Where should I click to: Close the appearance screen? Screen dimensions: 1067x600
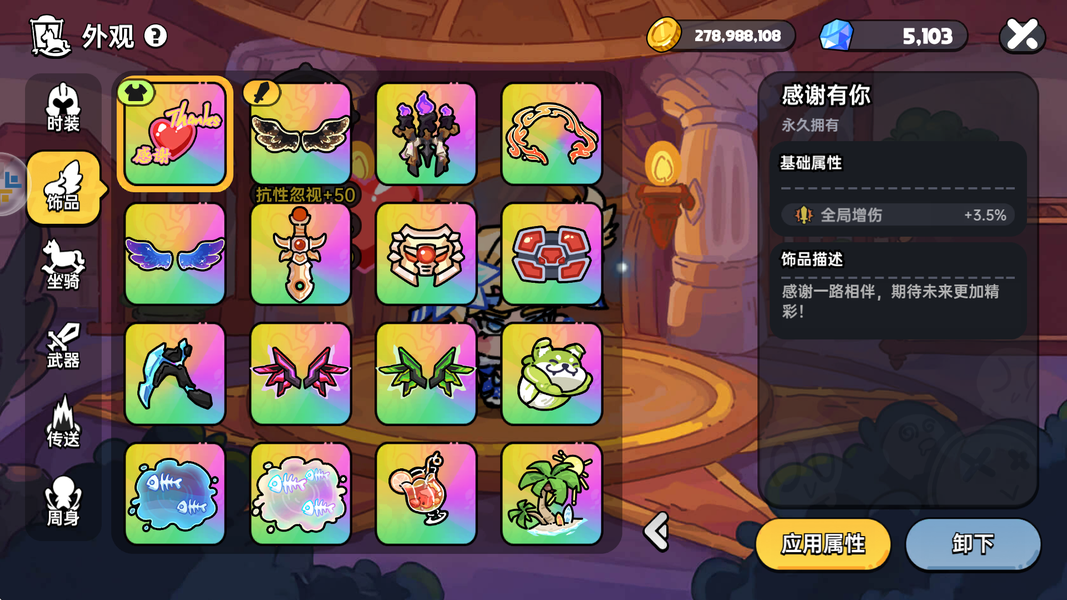1022,36
